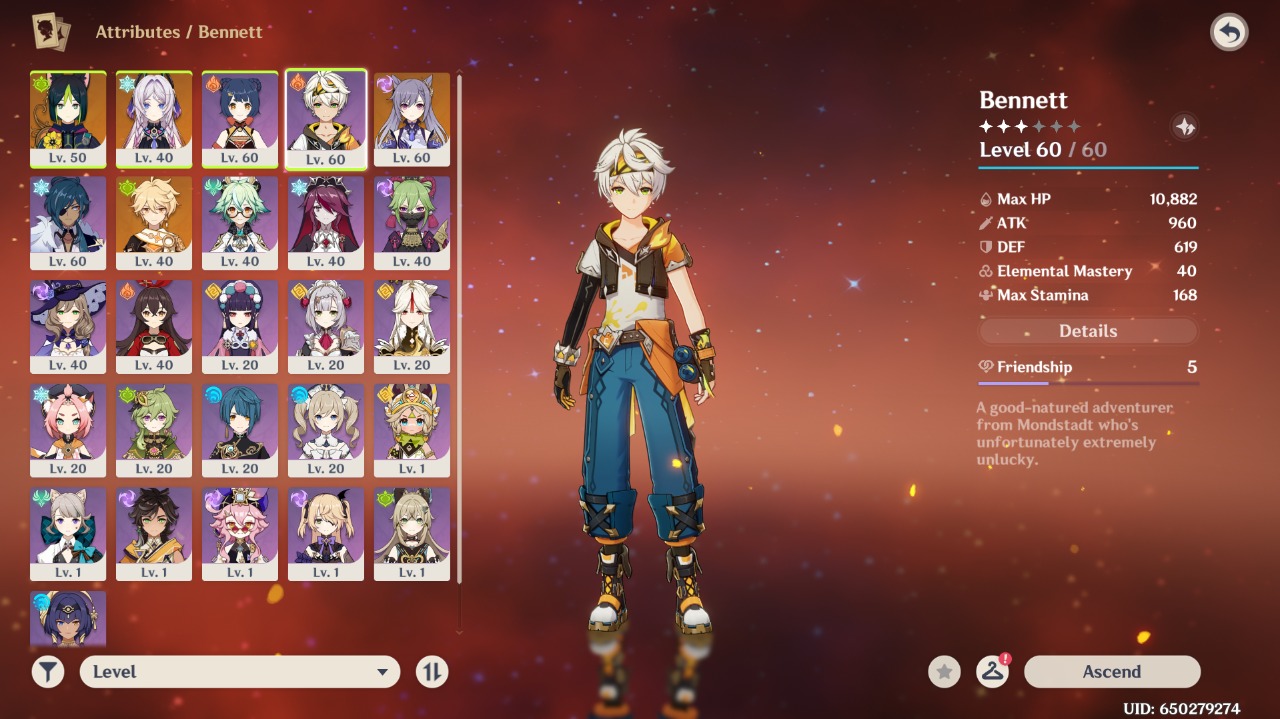The width and height of the screenshot is (1280, 719).
Task: Select Sucrose's portrait
Action: 240,222
